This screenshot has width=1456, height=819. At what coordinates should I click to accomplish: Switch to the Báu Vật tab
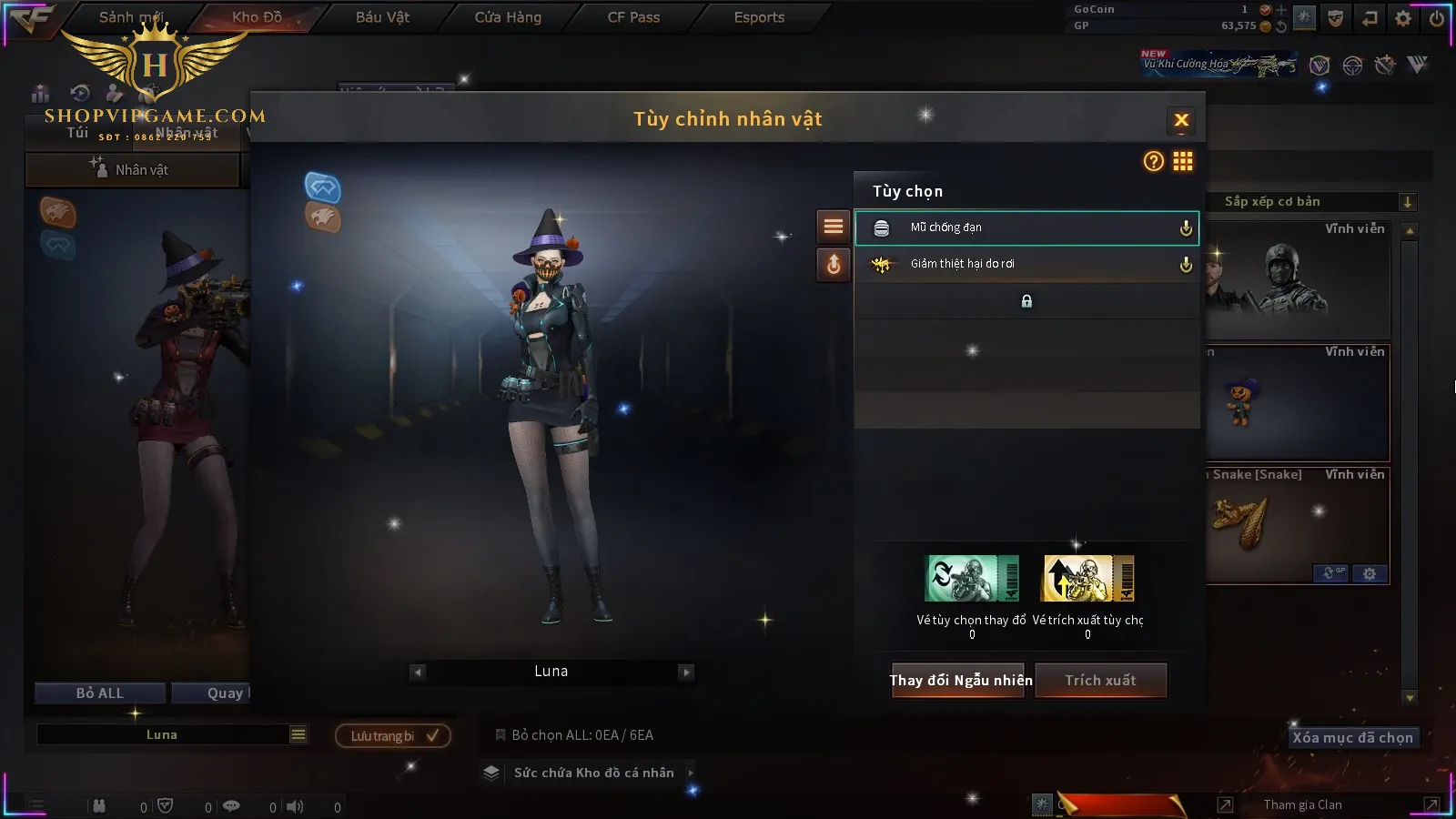click(x=382, y=17)
